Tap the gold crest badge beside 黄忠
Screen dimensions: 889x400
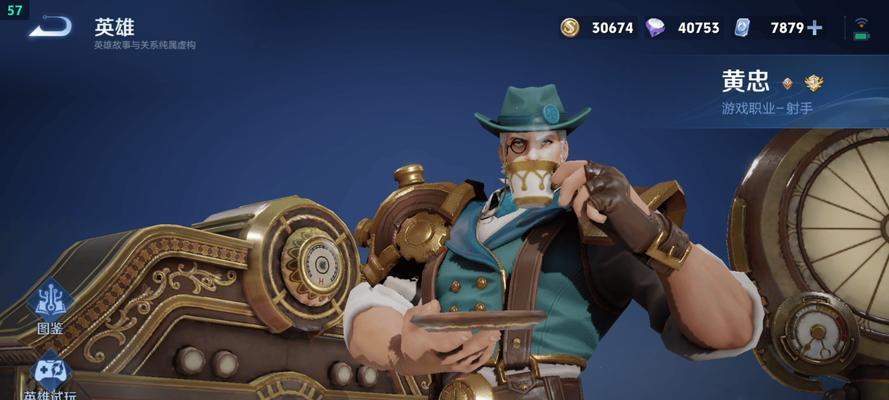pos(814,83)
